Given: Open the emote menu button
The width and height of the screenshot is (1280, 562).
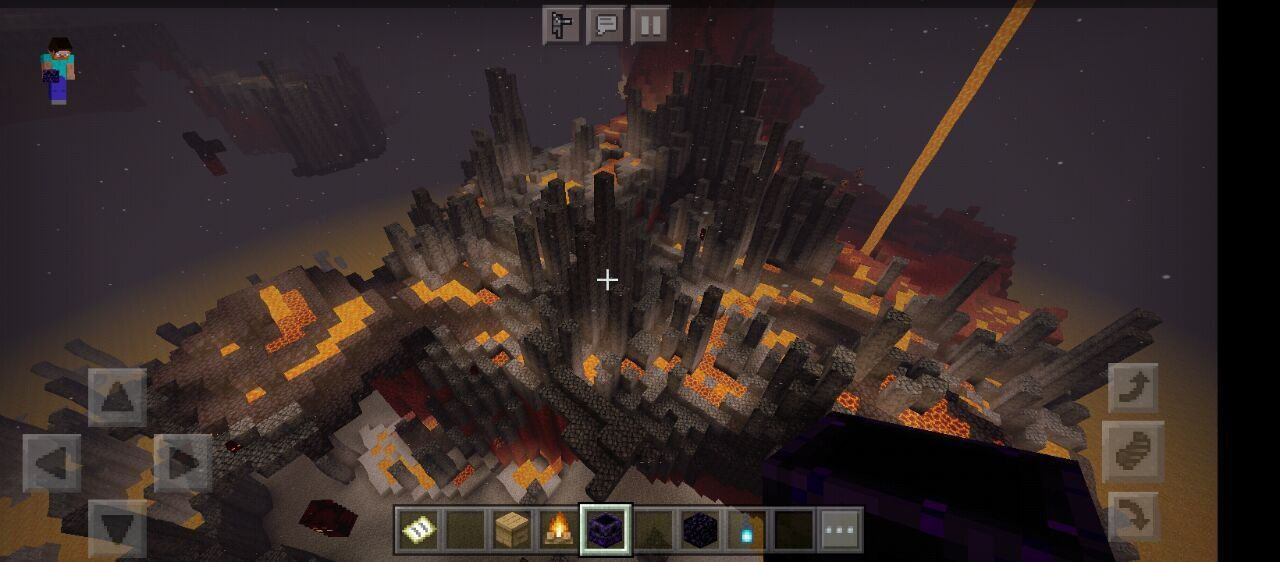Looking at the screenshot, I should (562, 25).
